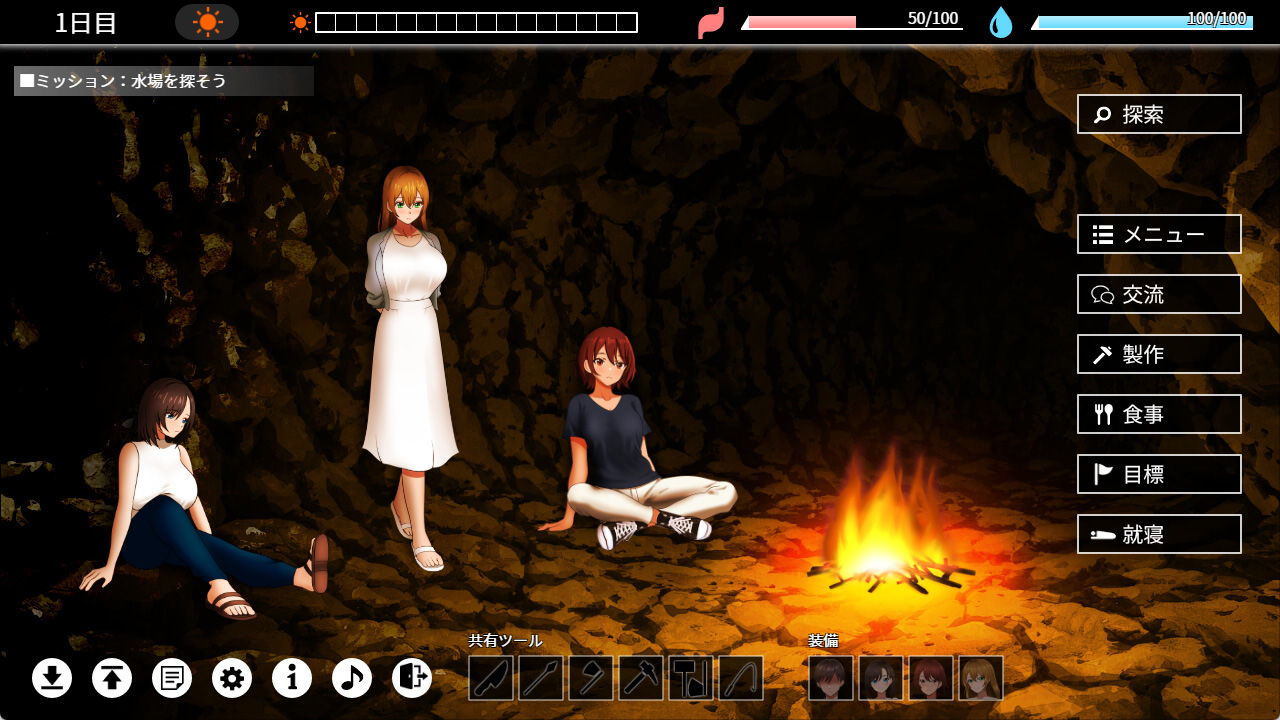Click the load (upload arrow) icon

[x=112, y=678]
